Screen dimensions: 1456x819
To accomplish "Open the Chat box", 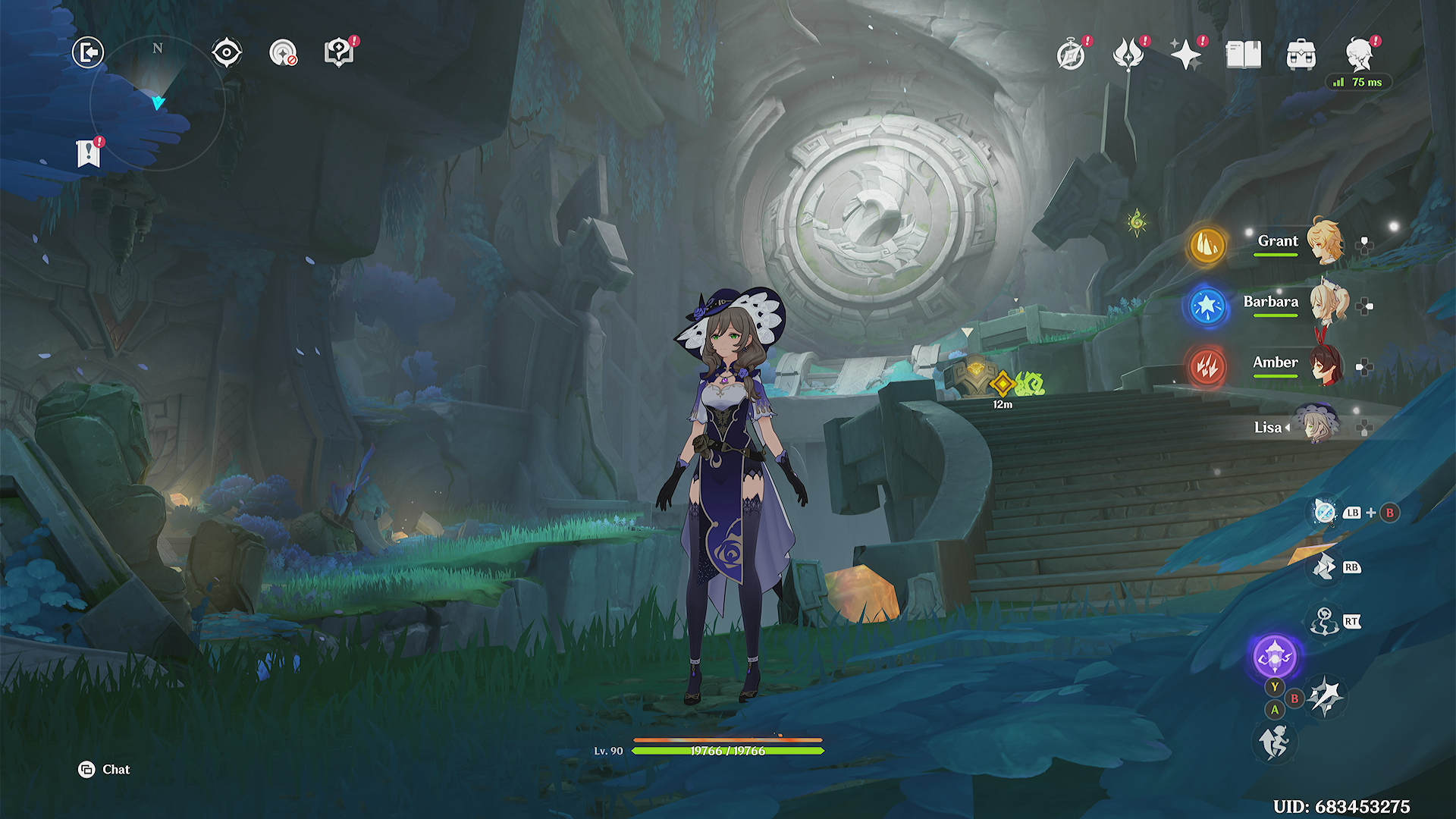I will 105,770.
